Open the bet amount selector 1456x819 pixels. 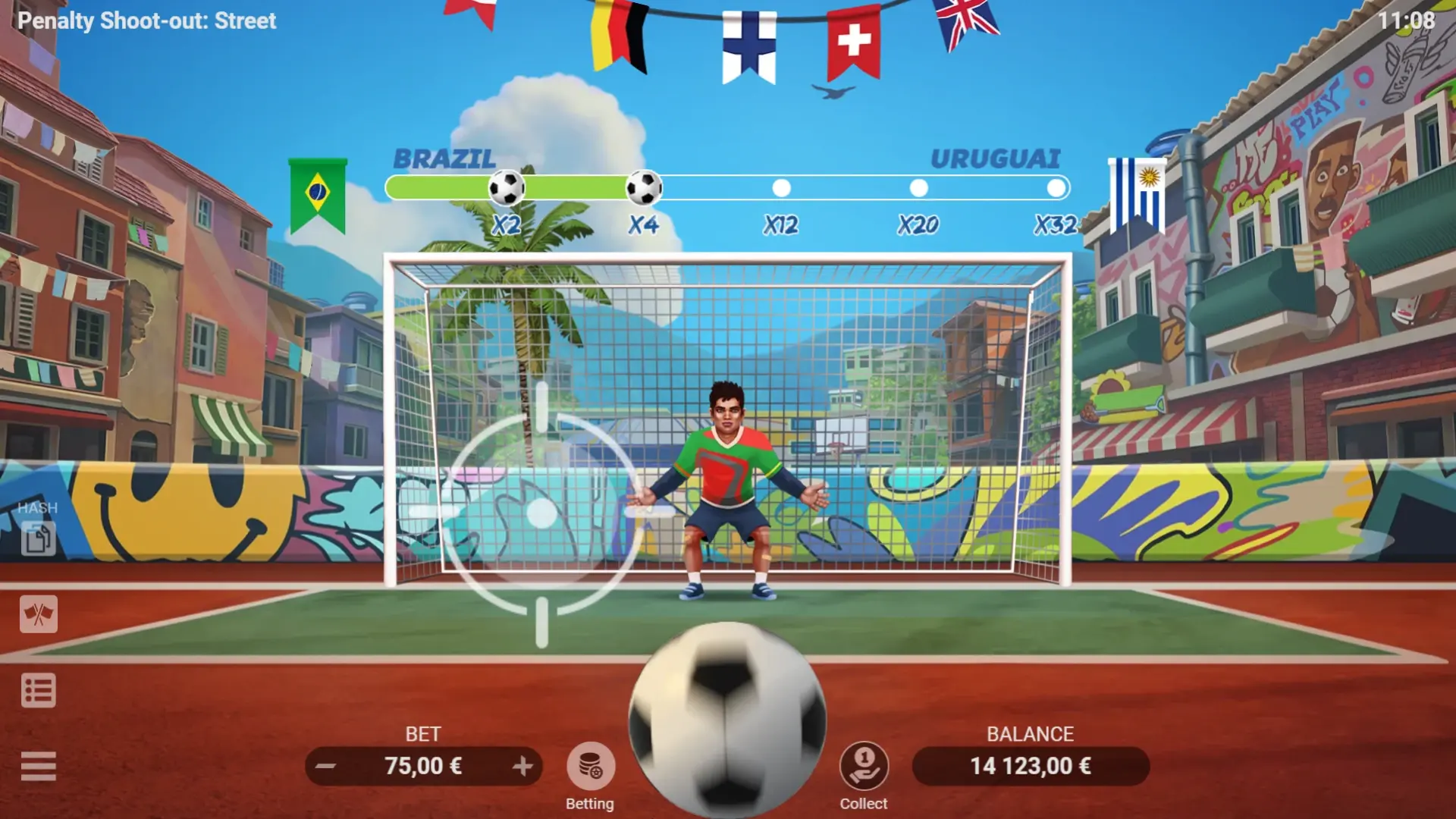point(425,766)
